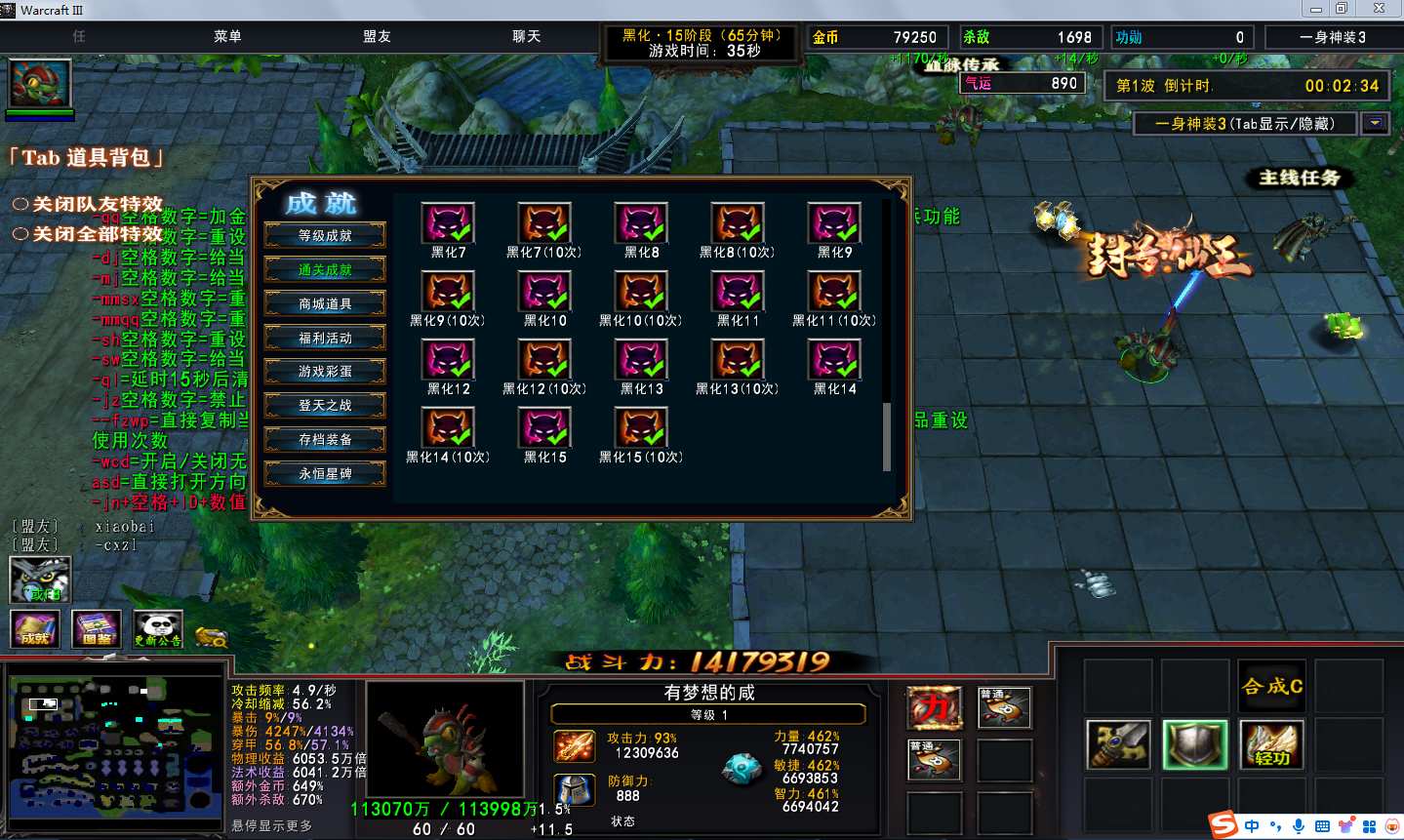Click the 合成C button
Screen dimensions: 1404x840
click(x=1271, y=686)
